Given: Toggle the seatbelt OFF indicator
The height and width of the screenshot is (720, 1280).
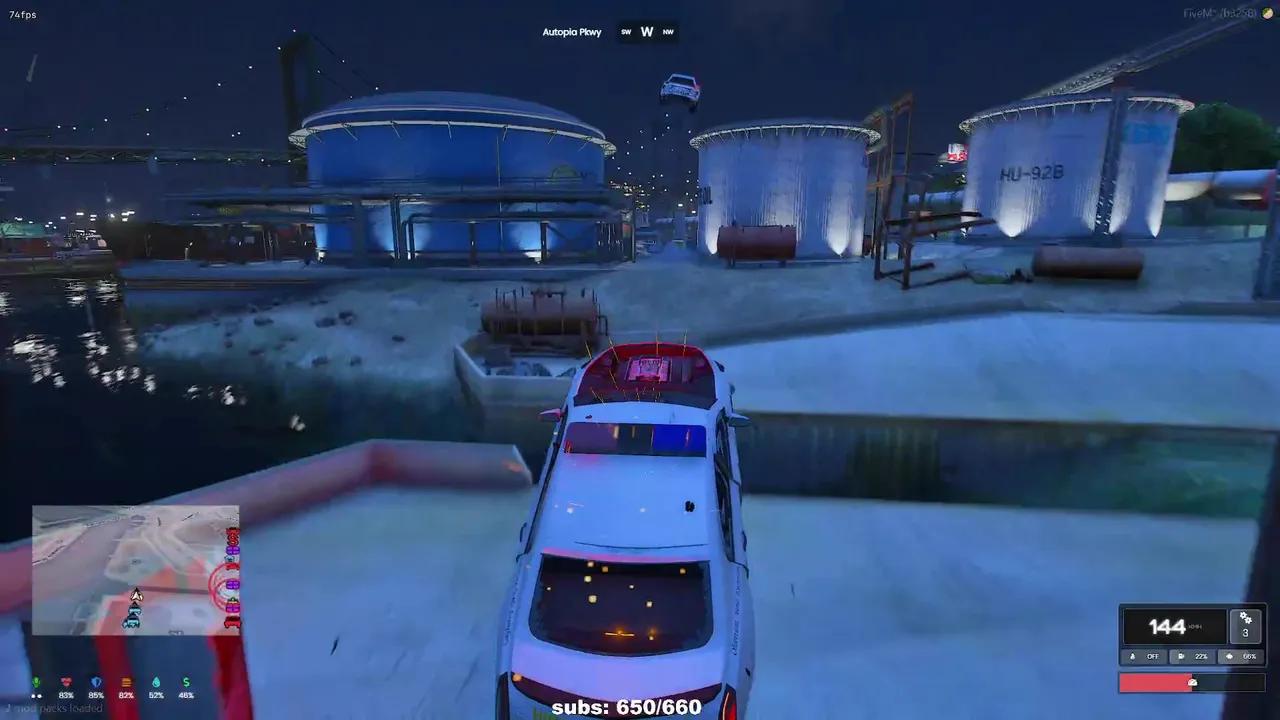Looking at the screenshot, I should [x=1145, y=657].
